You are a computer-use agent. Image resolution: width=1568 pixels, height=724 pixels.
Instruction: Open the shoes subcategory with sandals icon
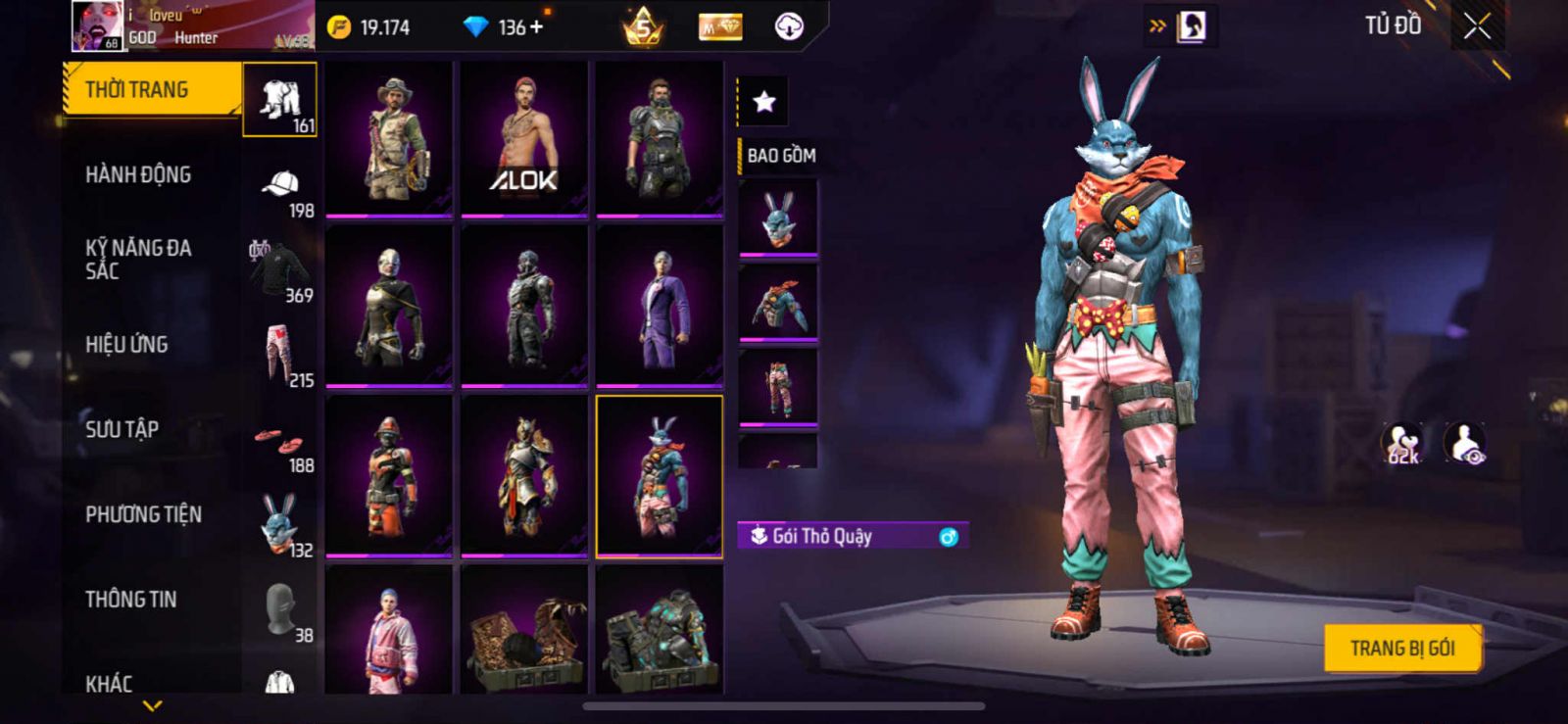[280, 446]
